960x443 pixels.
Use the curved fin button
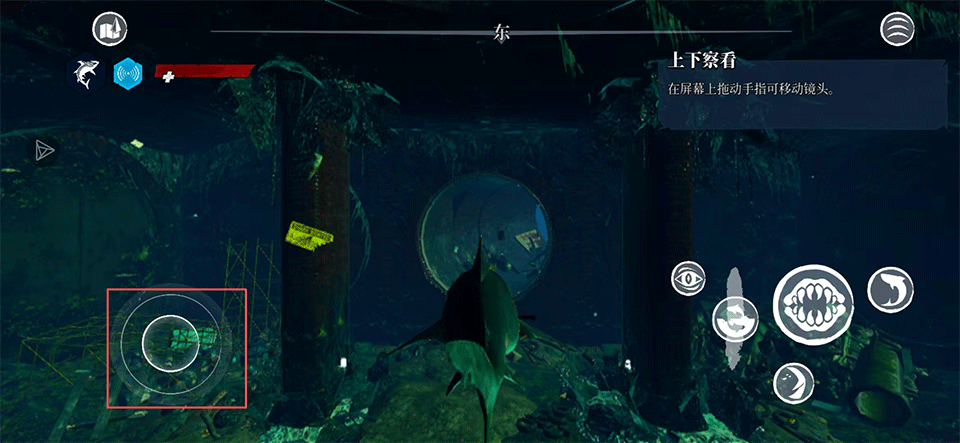[x=792, y=382]
